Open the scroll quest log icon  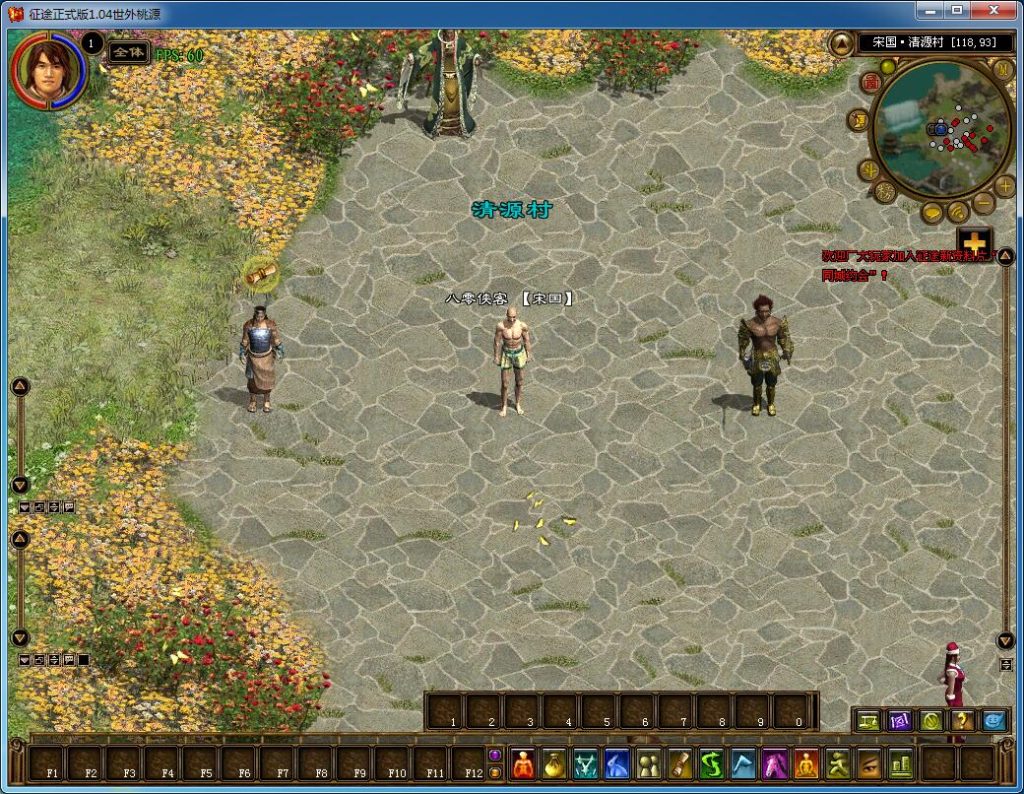[x=680, y=764]
